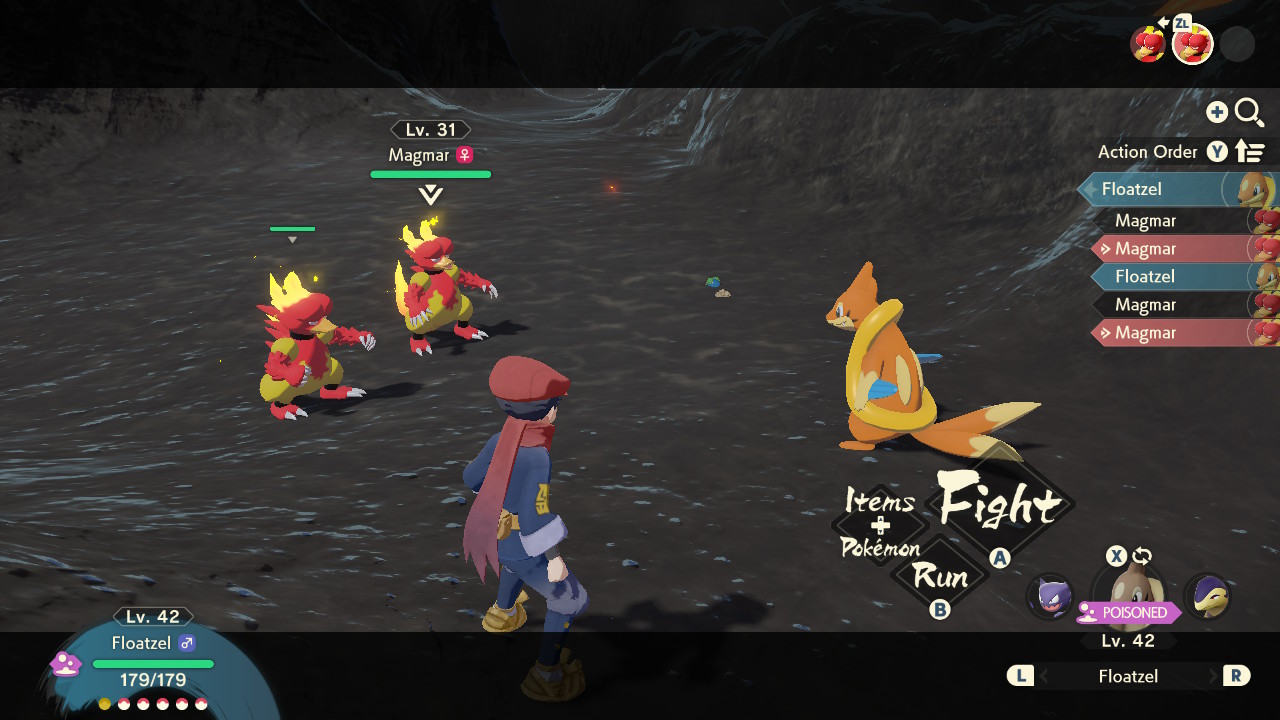
Task: Select Run to flee the battle
Action: (x=940, y=577)
